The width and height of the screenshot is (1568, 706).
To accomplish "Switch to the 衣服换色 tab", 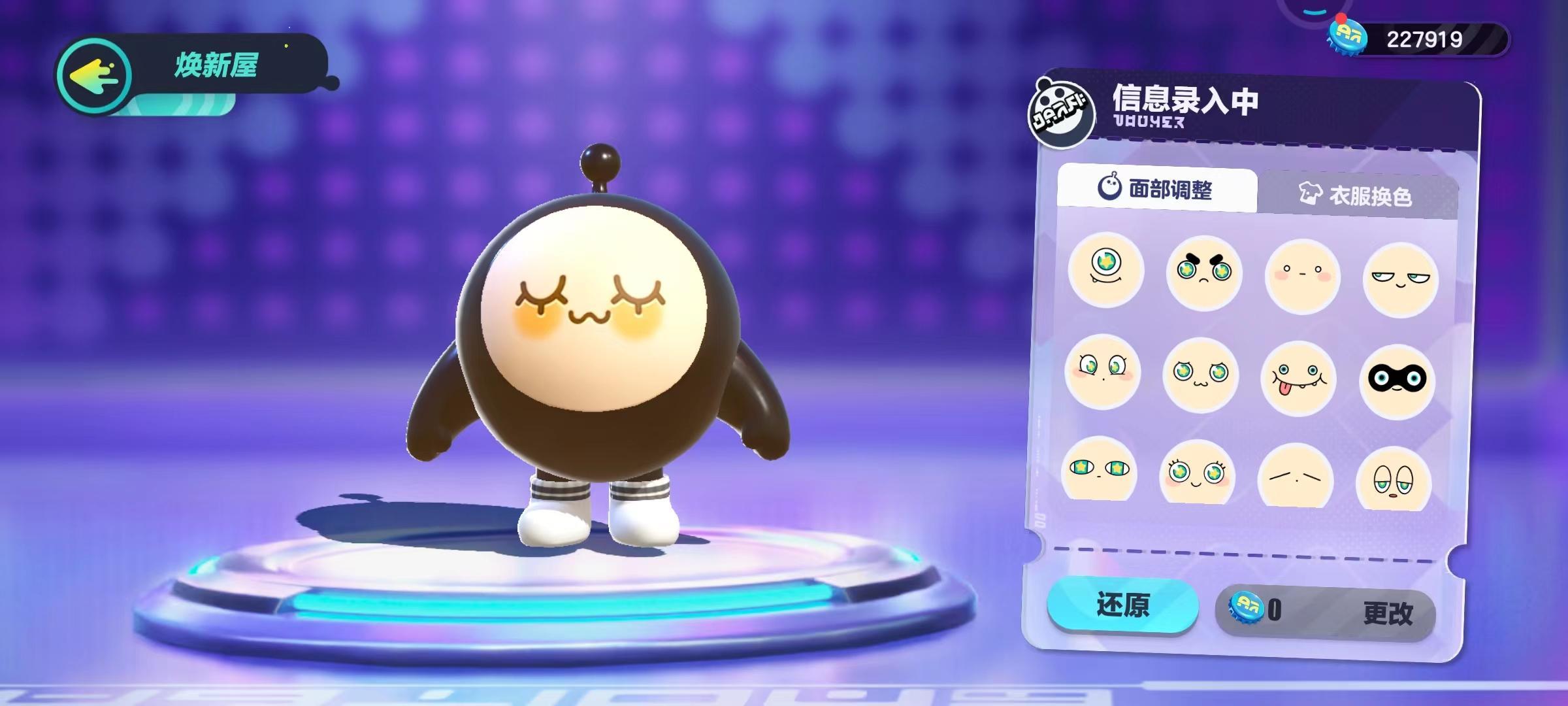I will pos(1358,195).
